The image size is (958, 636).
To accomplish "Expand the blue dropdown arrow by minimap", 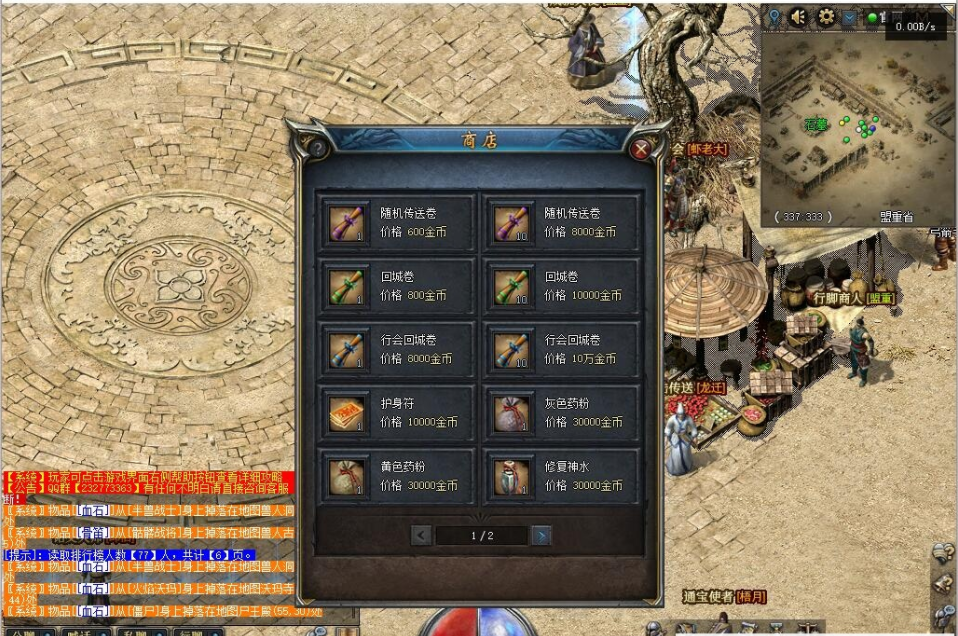I will click(849, 17).
